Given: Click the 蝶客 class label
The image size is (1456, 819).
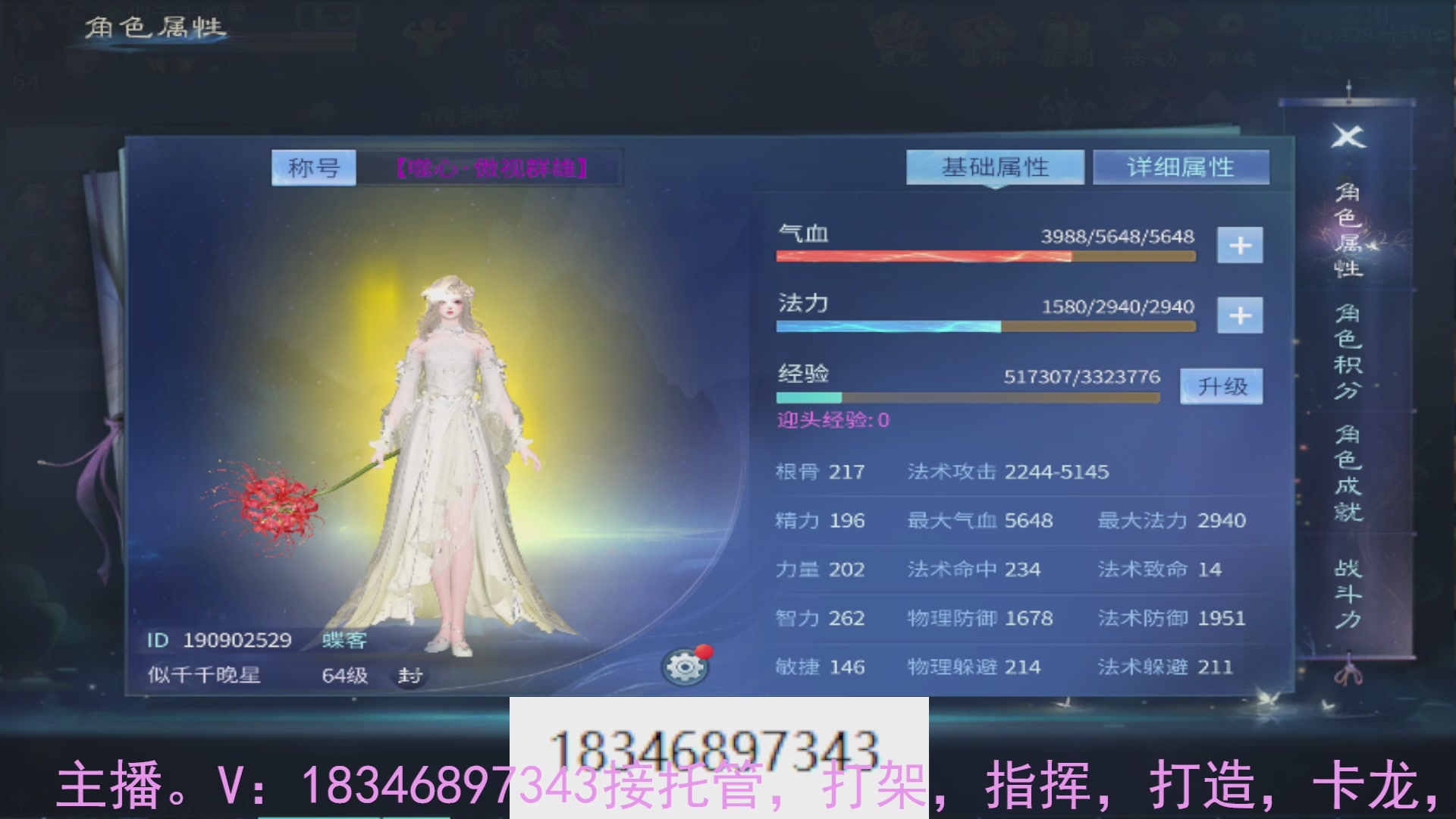Looking at the screenshot, I should pos(343,641).
